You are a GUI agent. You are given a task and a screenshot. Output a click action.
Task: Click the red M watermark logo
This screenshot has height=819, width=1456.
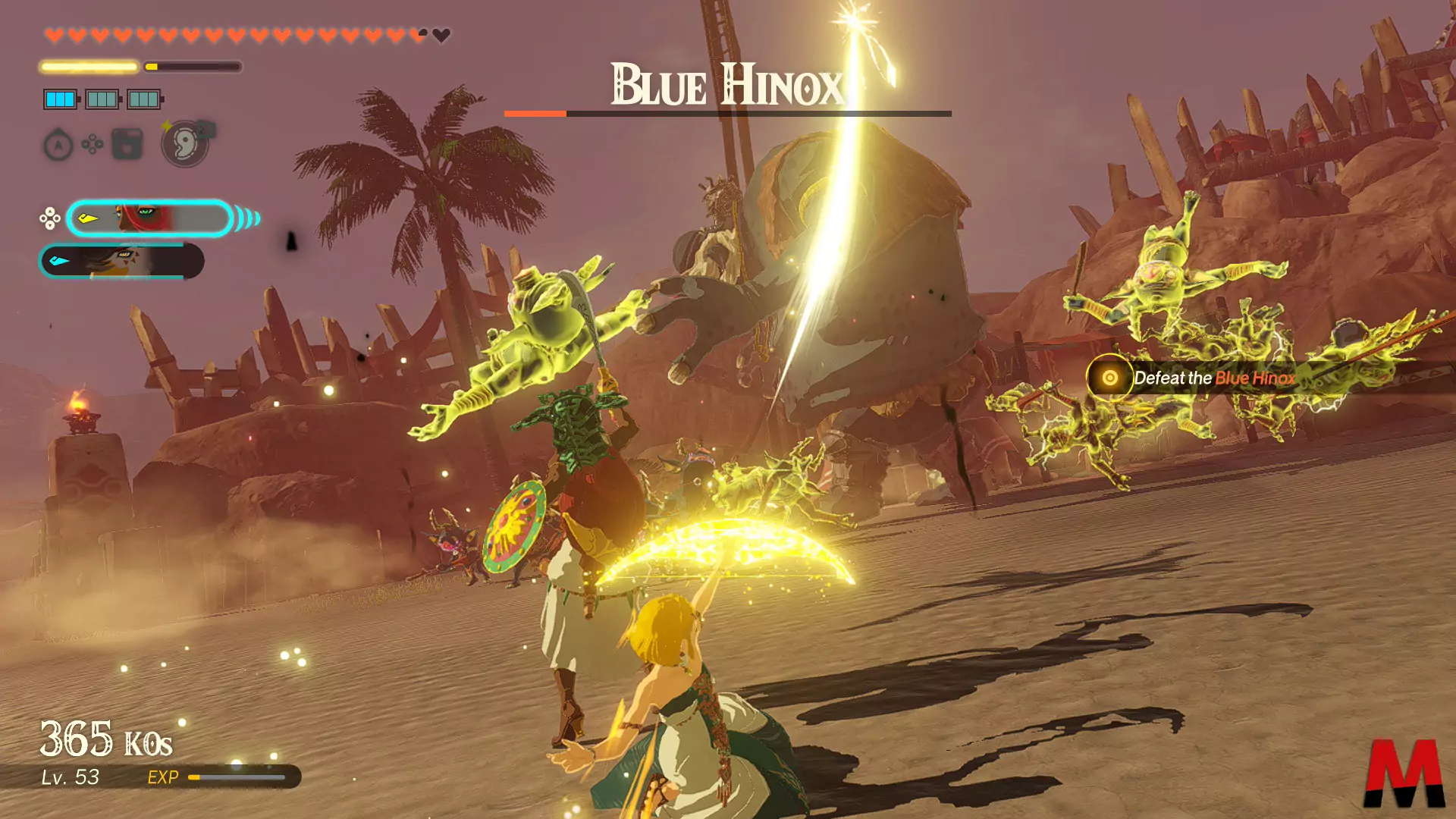[x=1404, y=773]
